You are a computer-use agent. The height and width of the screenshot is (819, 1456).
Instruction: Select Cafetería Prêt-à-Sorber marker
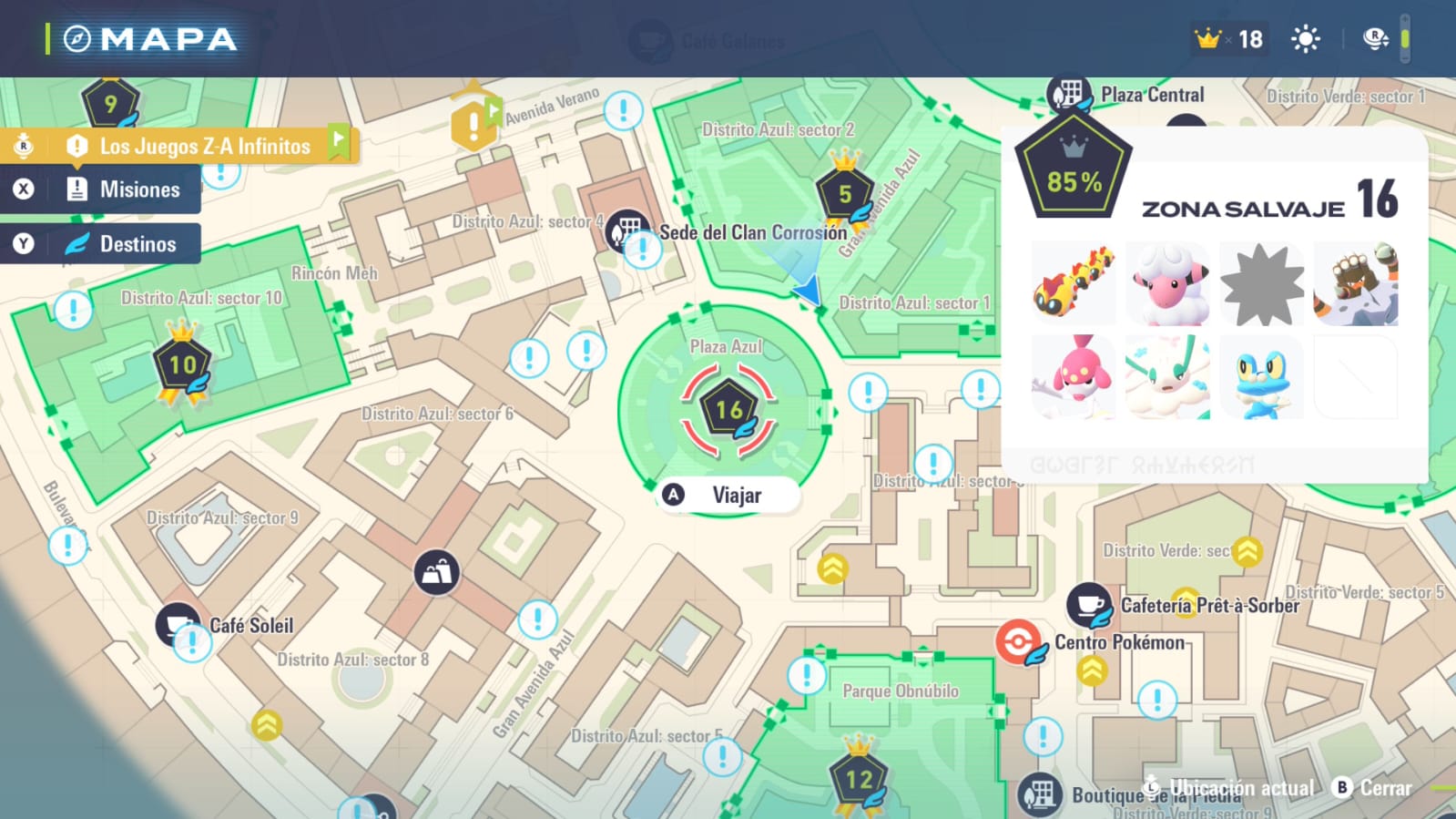pyautogui.click(x=1088, y=605)
